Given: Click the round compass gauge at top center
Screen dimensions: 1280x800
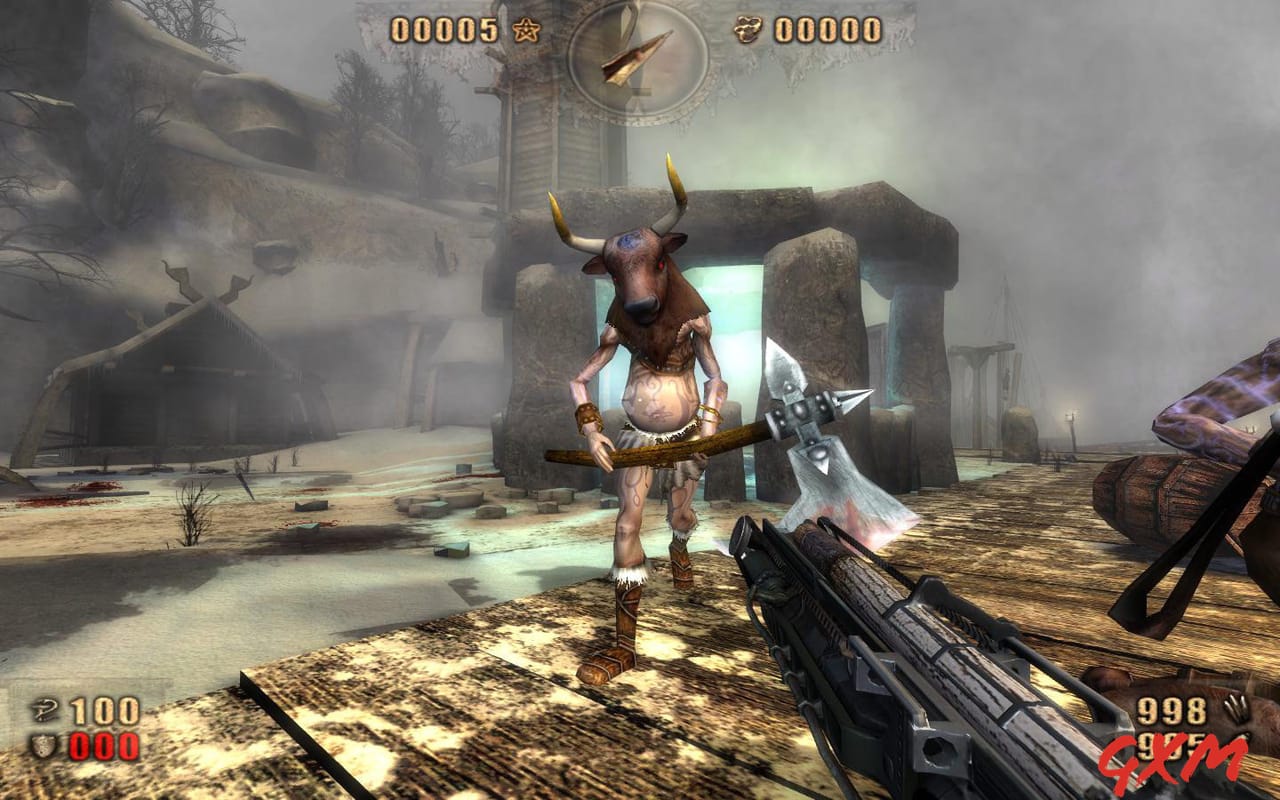Looking at the screenshot, I should click(x=638, y=60).
